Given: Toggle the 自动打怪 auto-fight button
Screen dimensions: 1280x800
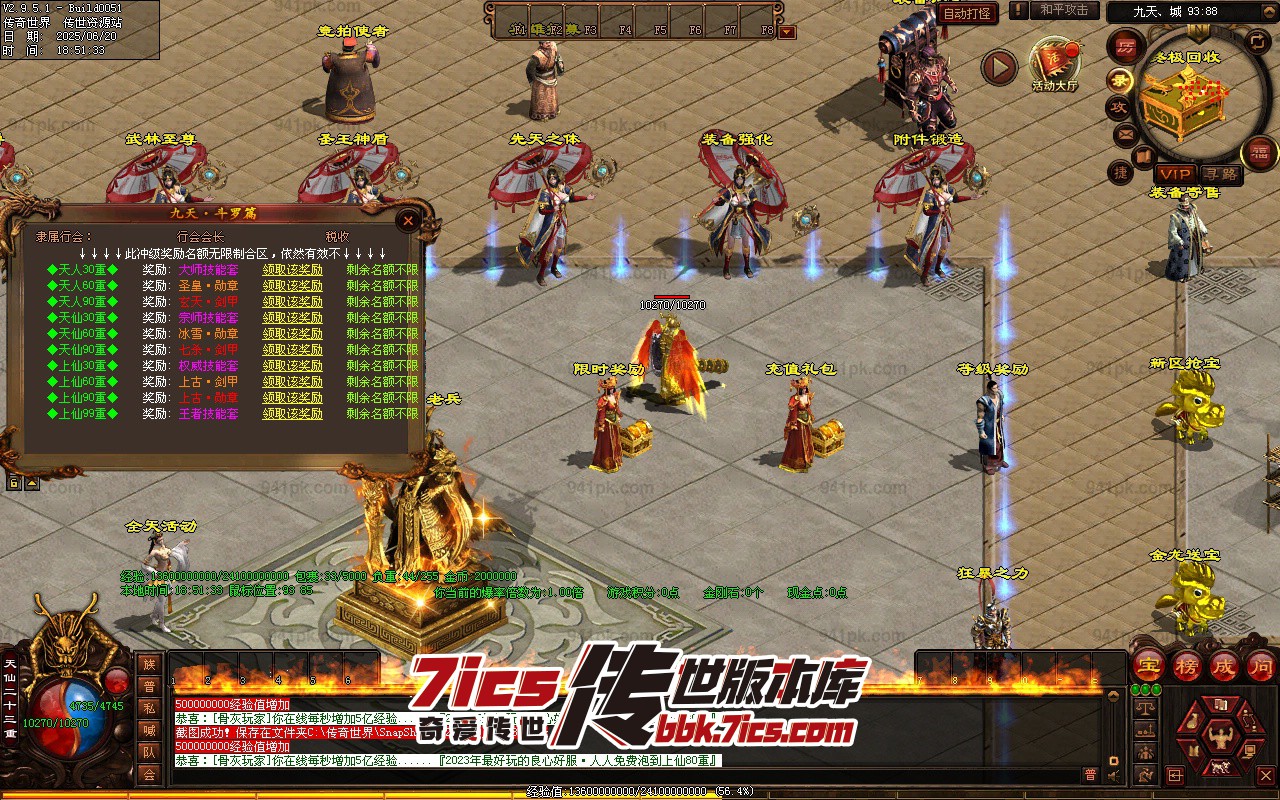Looking at the screenshot, I should click(x=967, y=13).
